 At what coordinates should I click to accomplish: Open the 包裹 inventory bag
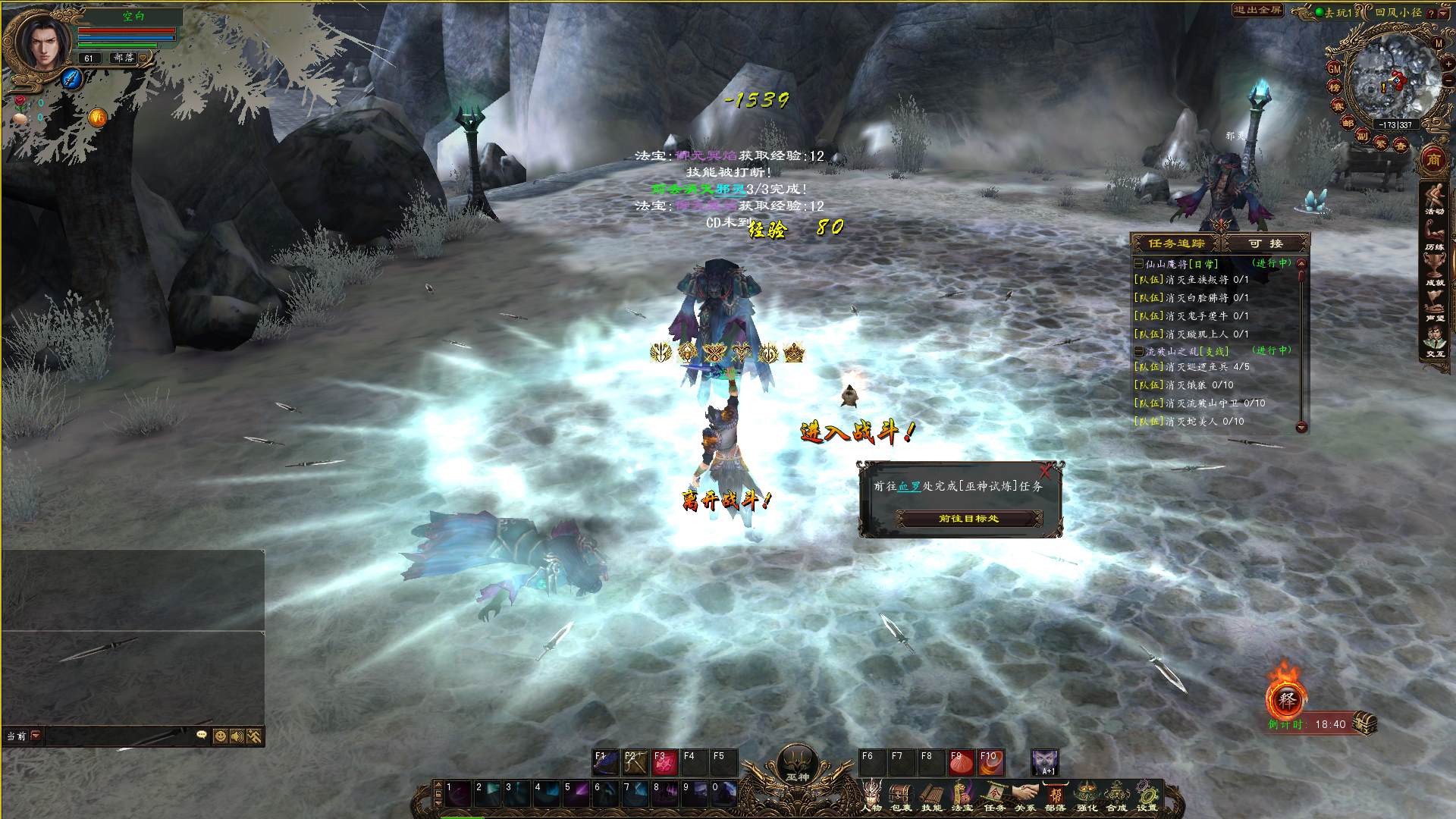901,796
